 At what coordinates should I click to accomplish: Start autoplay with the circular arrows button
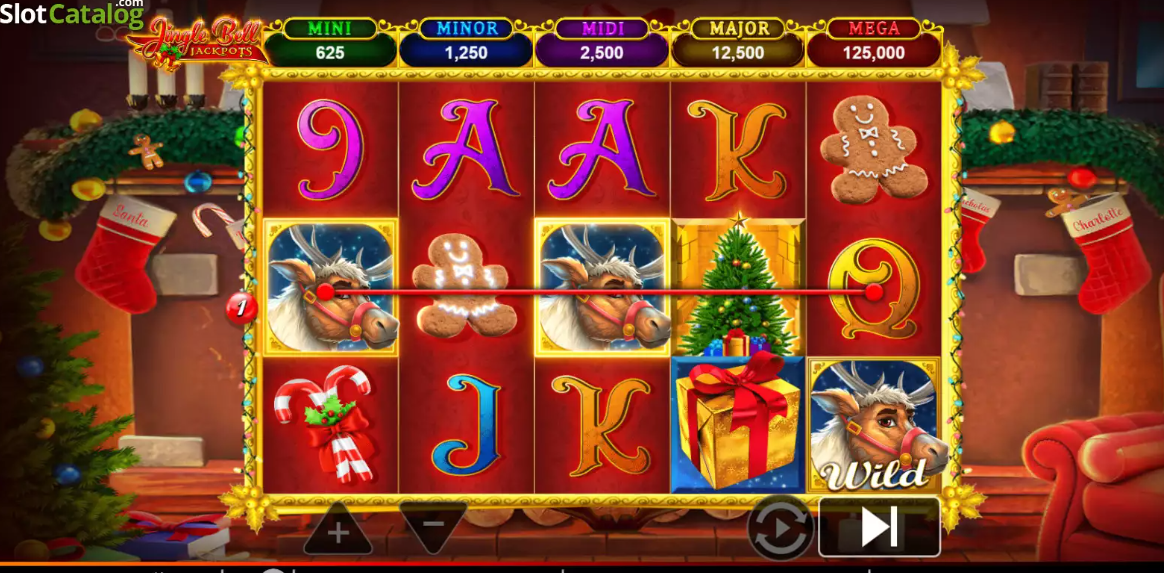pyautogui.click(x=780, y=527)
